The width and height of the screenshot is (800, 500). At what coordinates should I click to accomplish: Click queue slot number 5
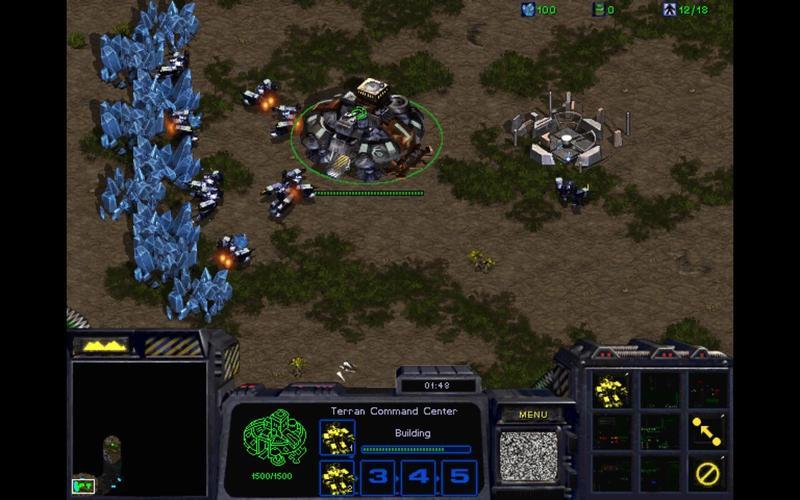(459, 477)
